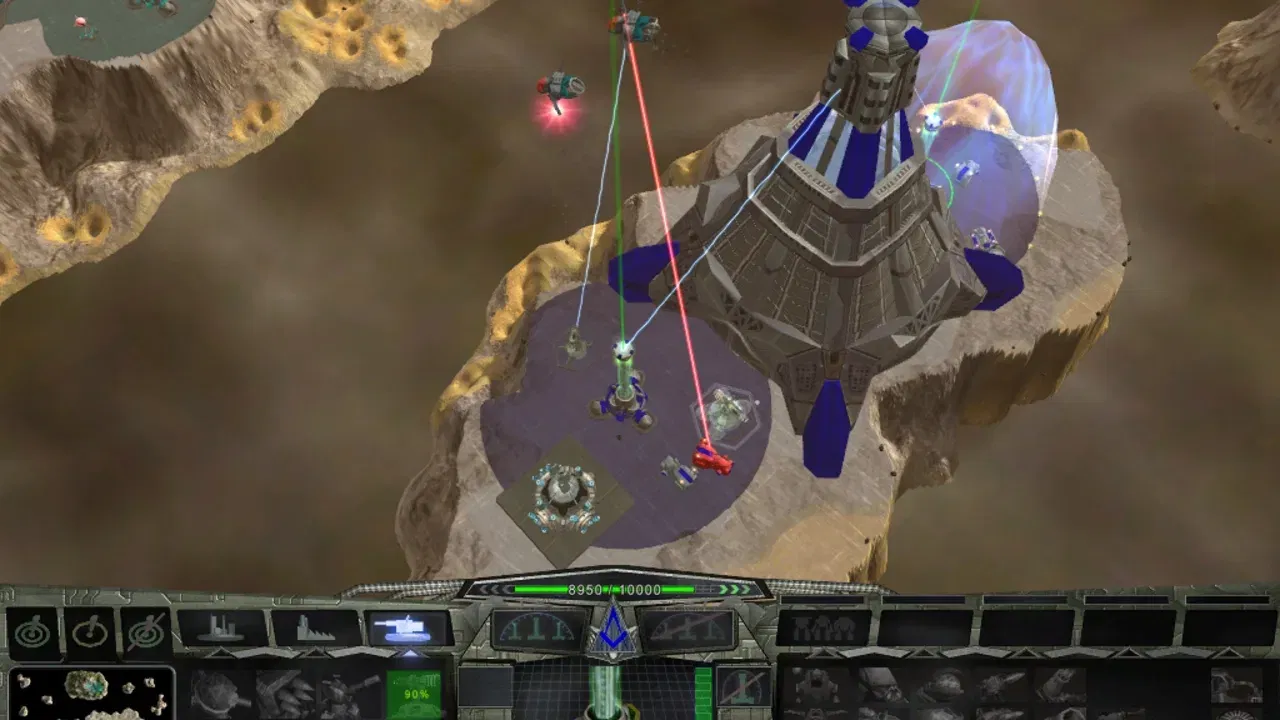The height and width of the screenshot is (720, 1280).
Task: Expand the chevron under the selected tank tab
Action: 410,652
